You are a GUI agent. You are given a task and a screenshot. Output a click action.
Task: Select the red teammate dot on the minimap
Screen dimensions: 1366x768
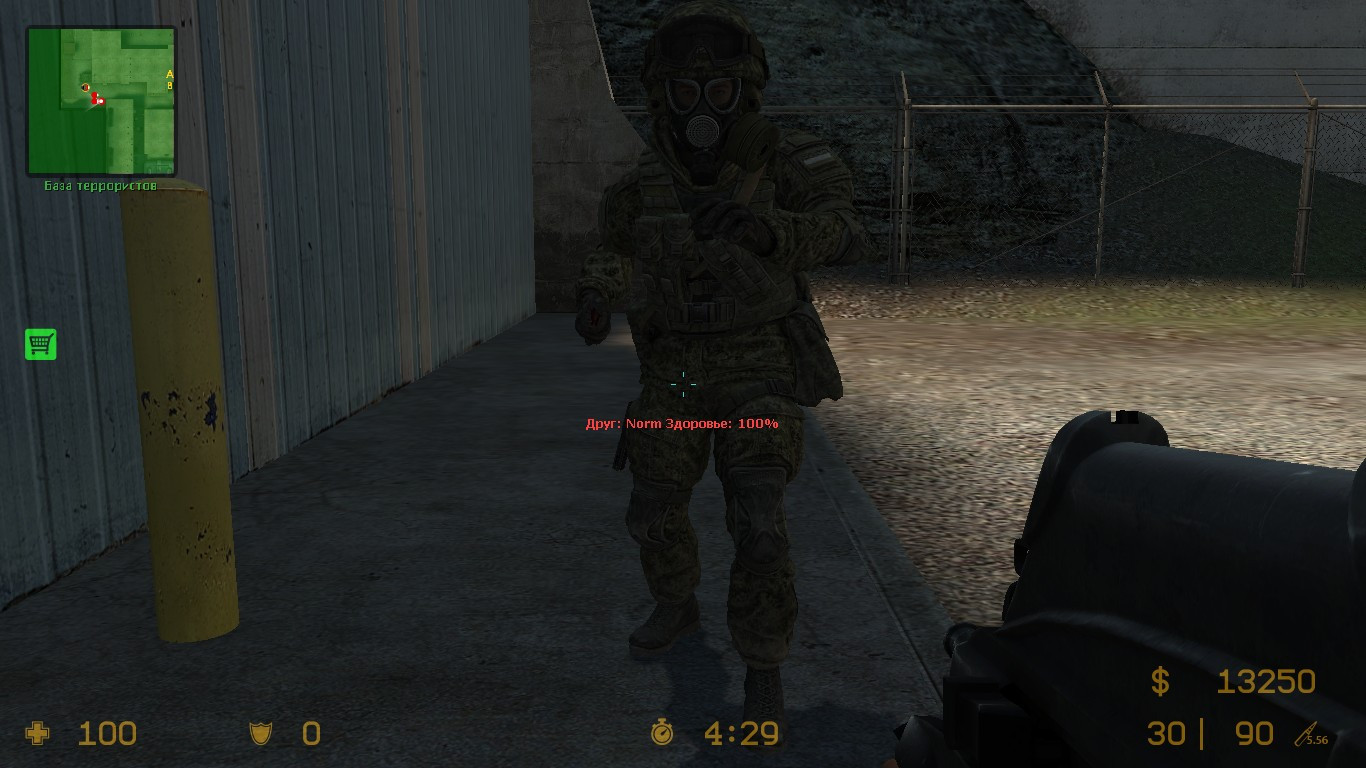click(94, 96)
